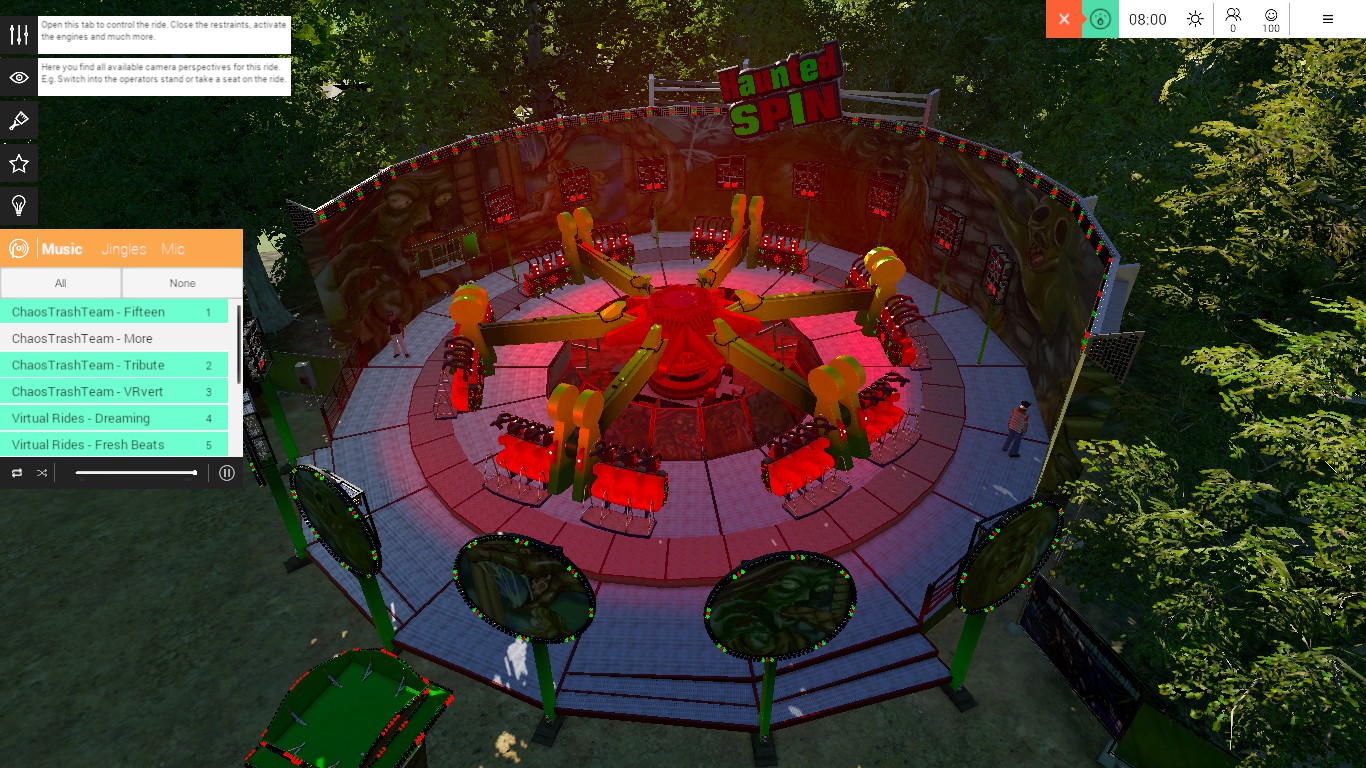Select the paintbrush customization icon

(18, 120)
